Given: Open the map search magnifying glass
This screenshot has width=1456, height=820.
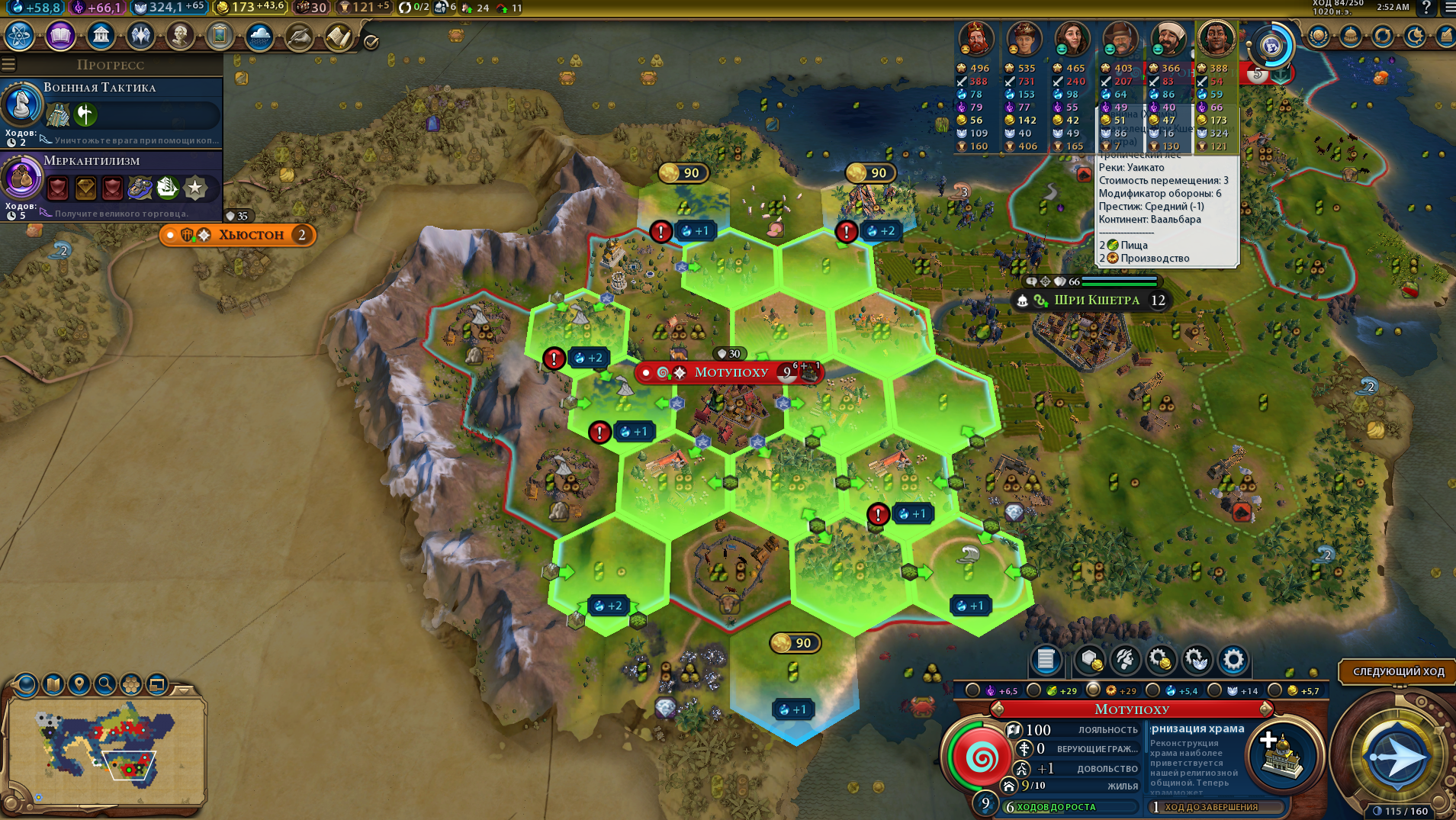Looking at the screenshot, I should pyautogui.click(x=105, y=684).
